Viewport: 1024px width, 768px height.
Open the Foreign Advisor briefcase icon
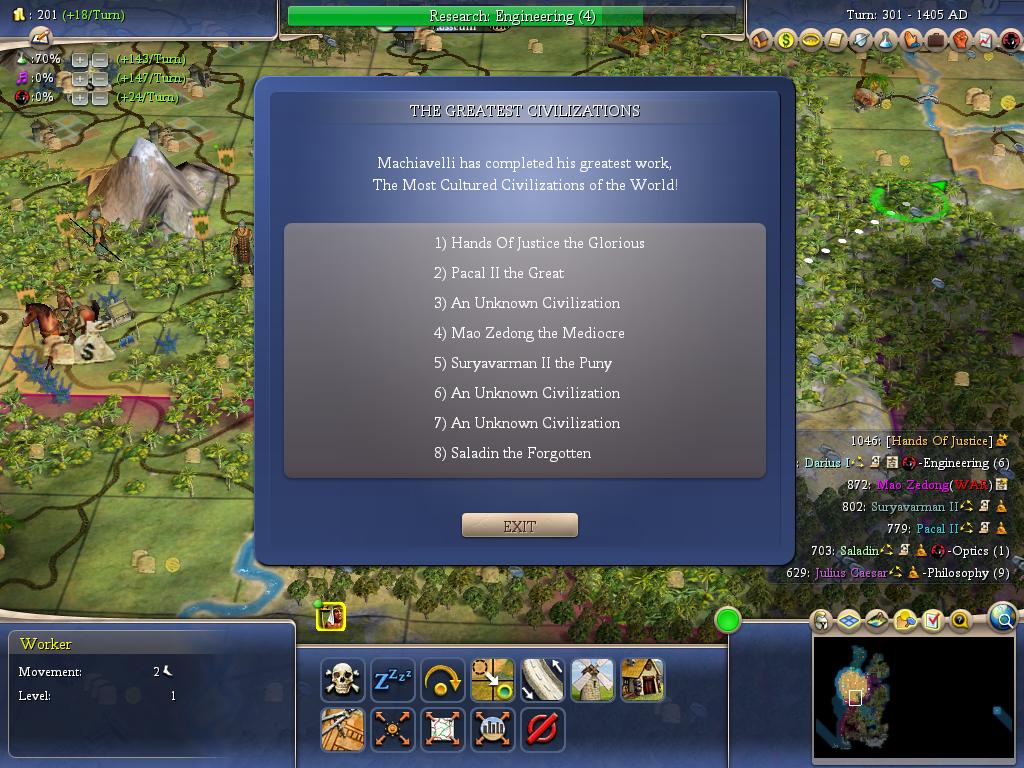coord(936,41)
